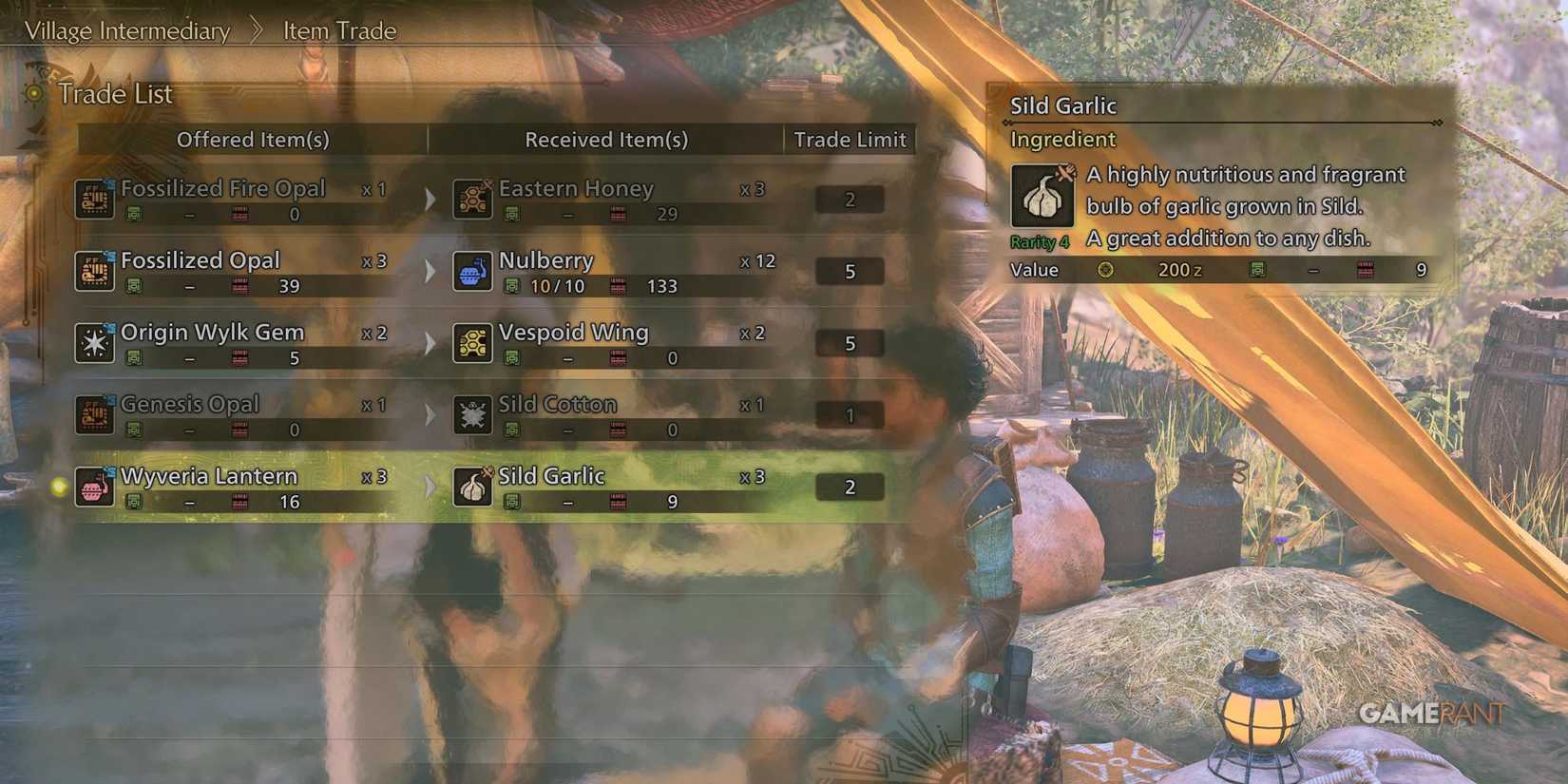Click the arrow beside the Wyveria Lantern trade
1568x784 pixels.
[x=430, y=487]
